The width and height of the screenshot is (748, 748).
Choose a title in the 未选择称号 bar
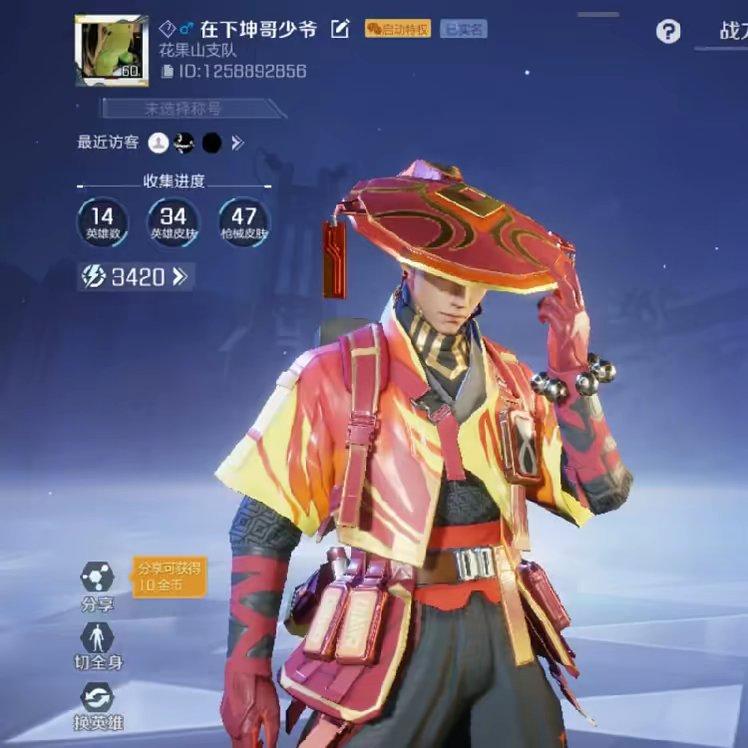coord(190,108)
